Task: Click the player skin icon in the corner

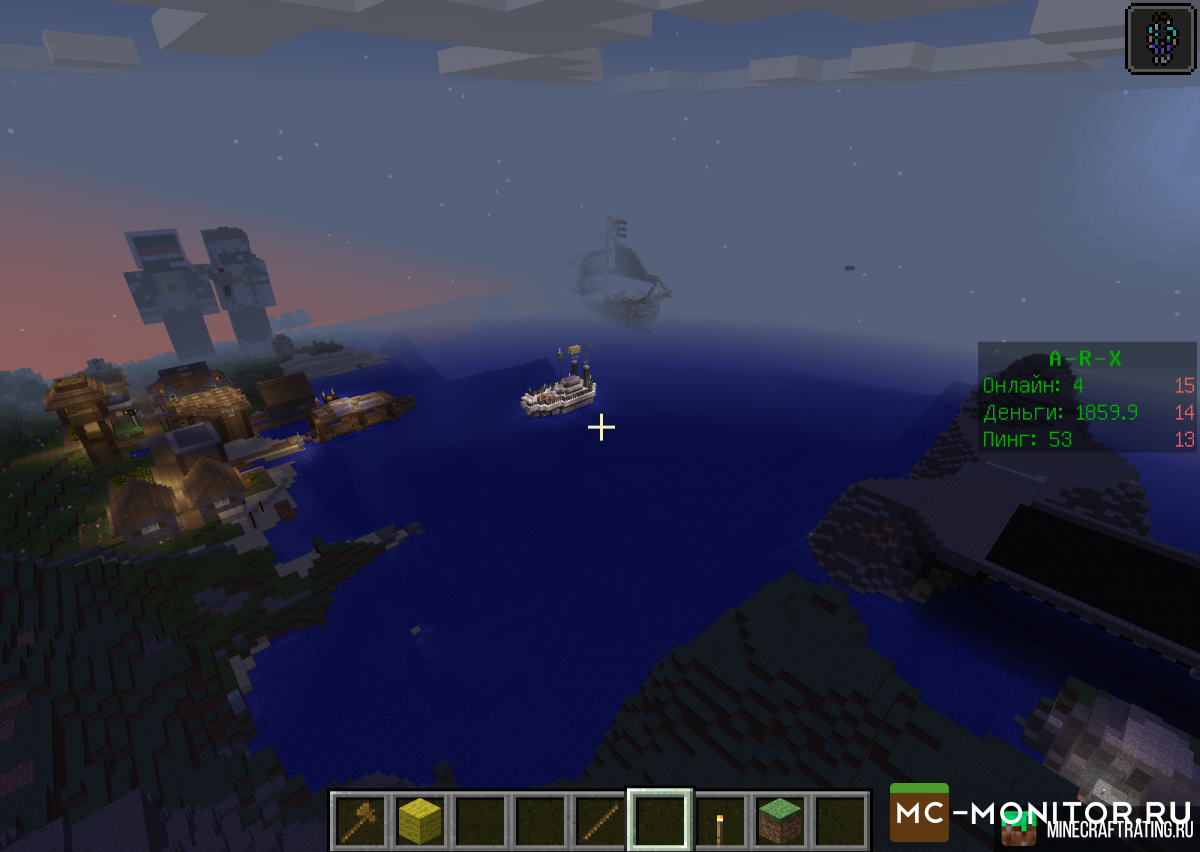Action: pyautogui.click(x=1161, y=38)
